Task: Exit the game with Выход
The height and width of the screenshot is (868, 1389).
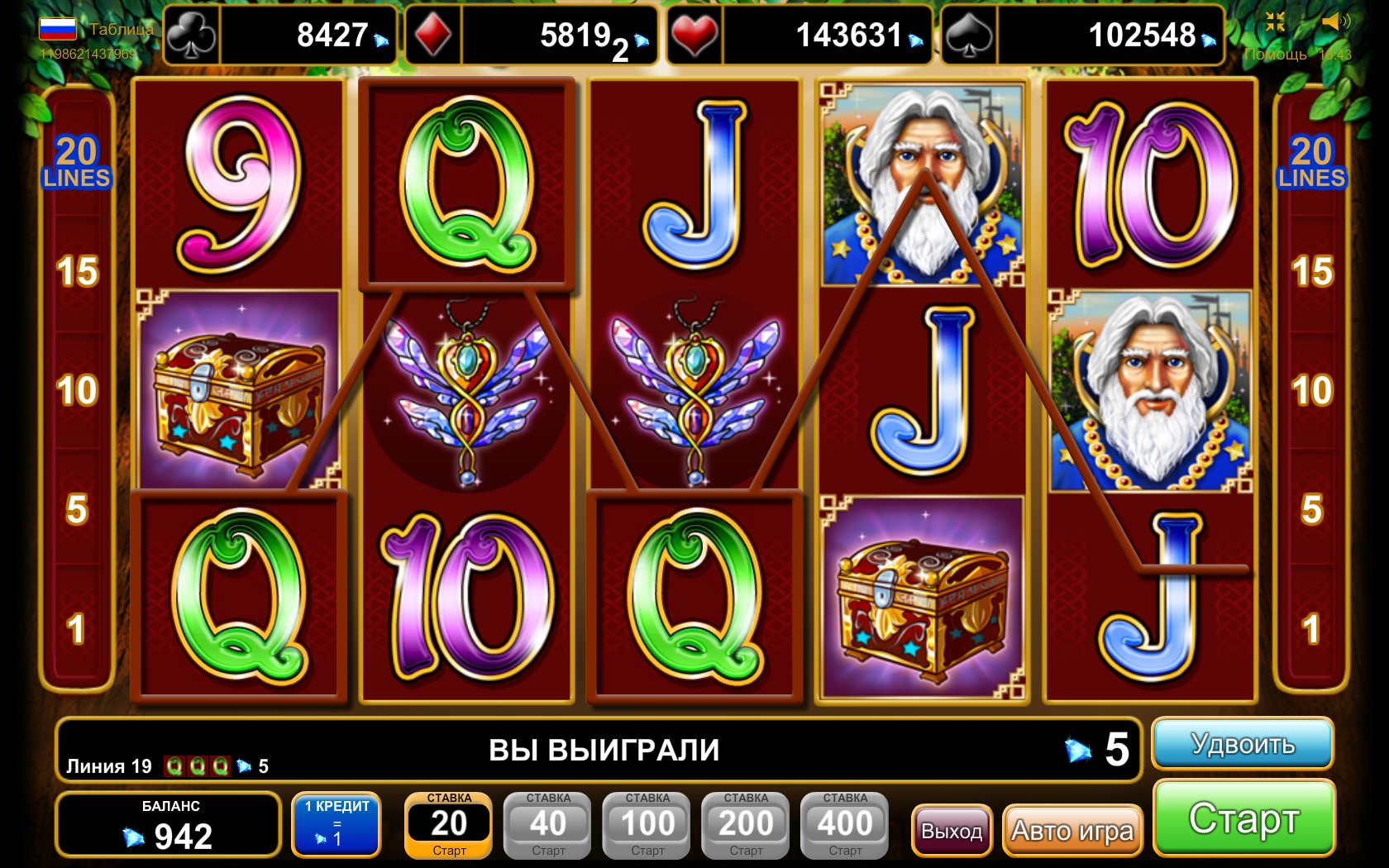Action: (x=952, y=830)
